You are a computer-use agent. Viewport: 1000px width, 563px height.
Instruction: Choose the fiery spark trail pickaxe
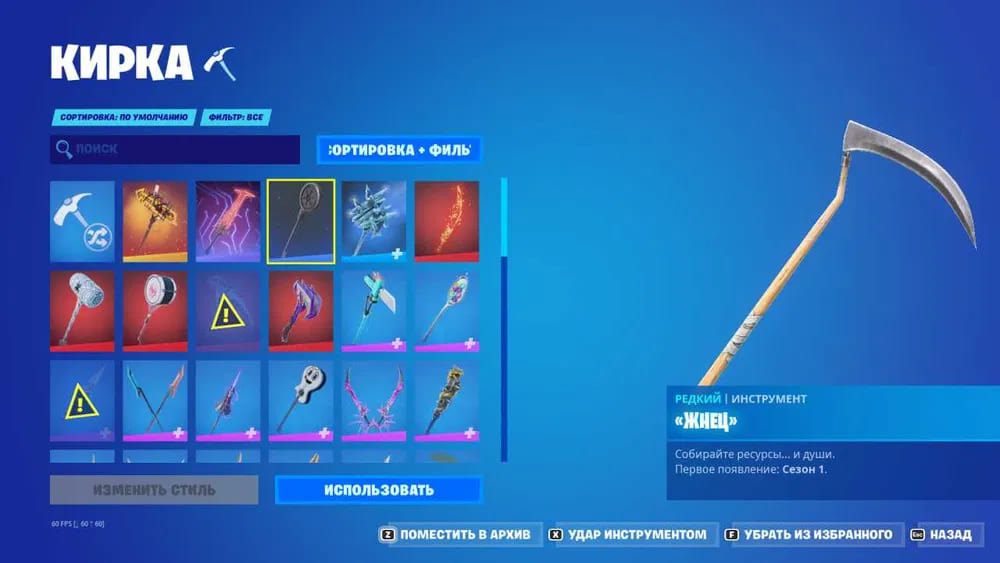(447, 222)
